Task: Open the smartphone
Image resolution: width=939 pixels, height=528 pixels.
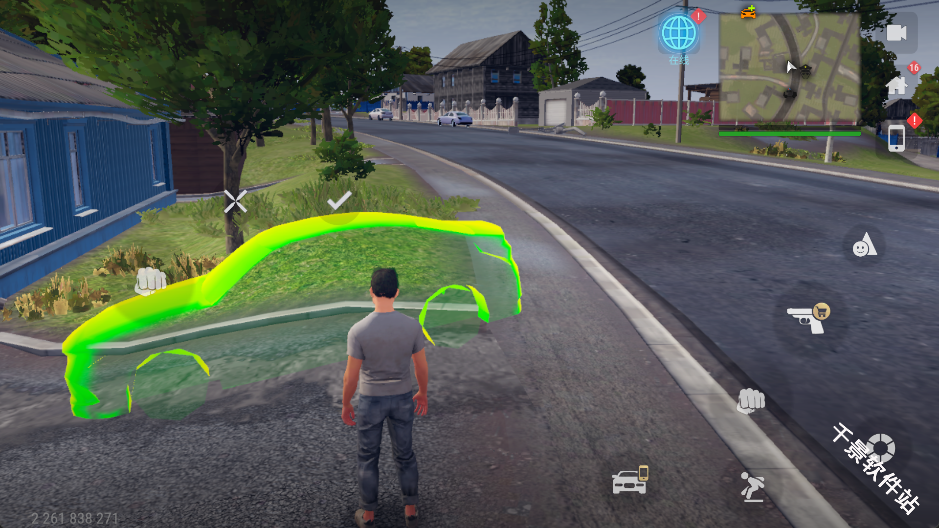Action: (896, 138)
